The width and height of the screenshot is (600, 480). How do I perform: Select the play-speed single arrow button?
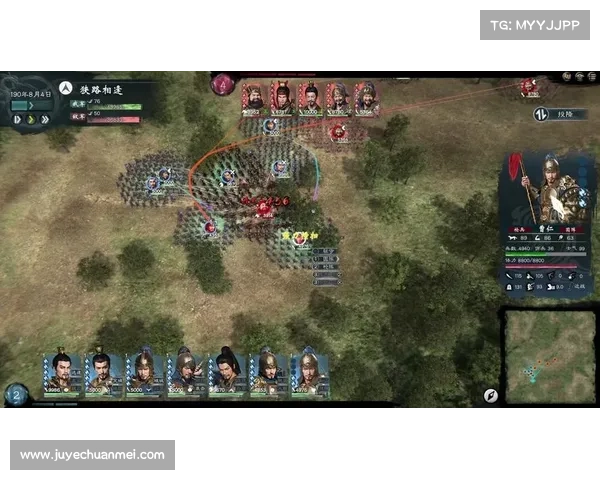pyautogui.click(x=31, y=120)
